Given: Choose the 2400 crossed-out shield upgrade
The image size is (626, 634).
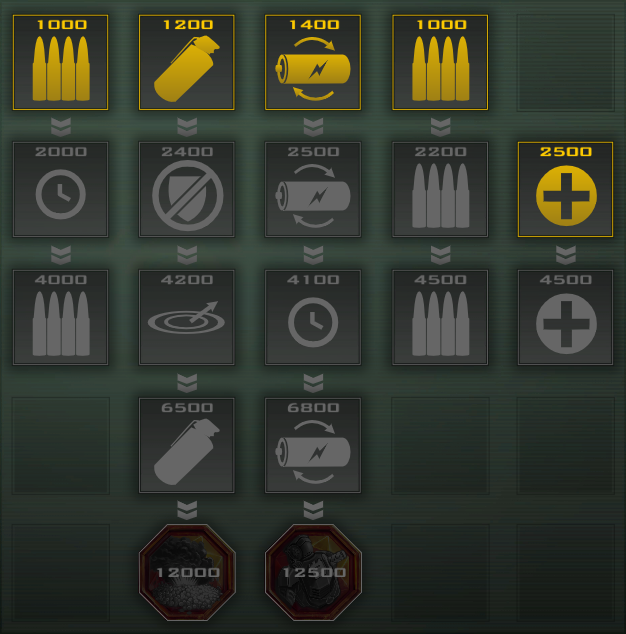Looking at the screenshot, I should (187, 190).
